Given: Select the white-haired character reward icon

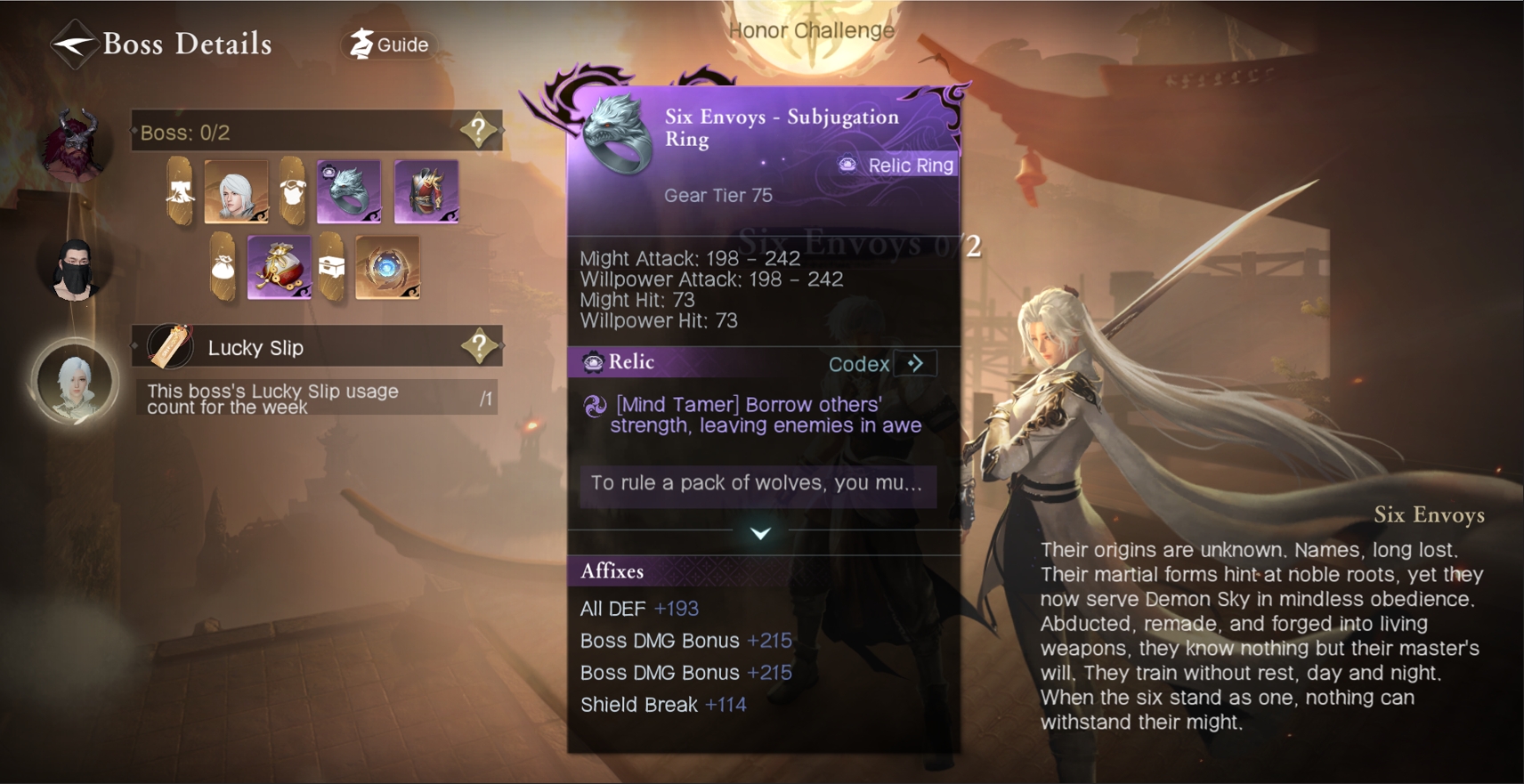Looking at the screenshot, I should point(236,191).
